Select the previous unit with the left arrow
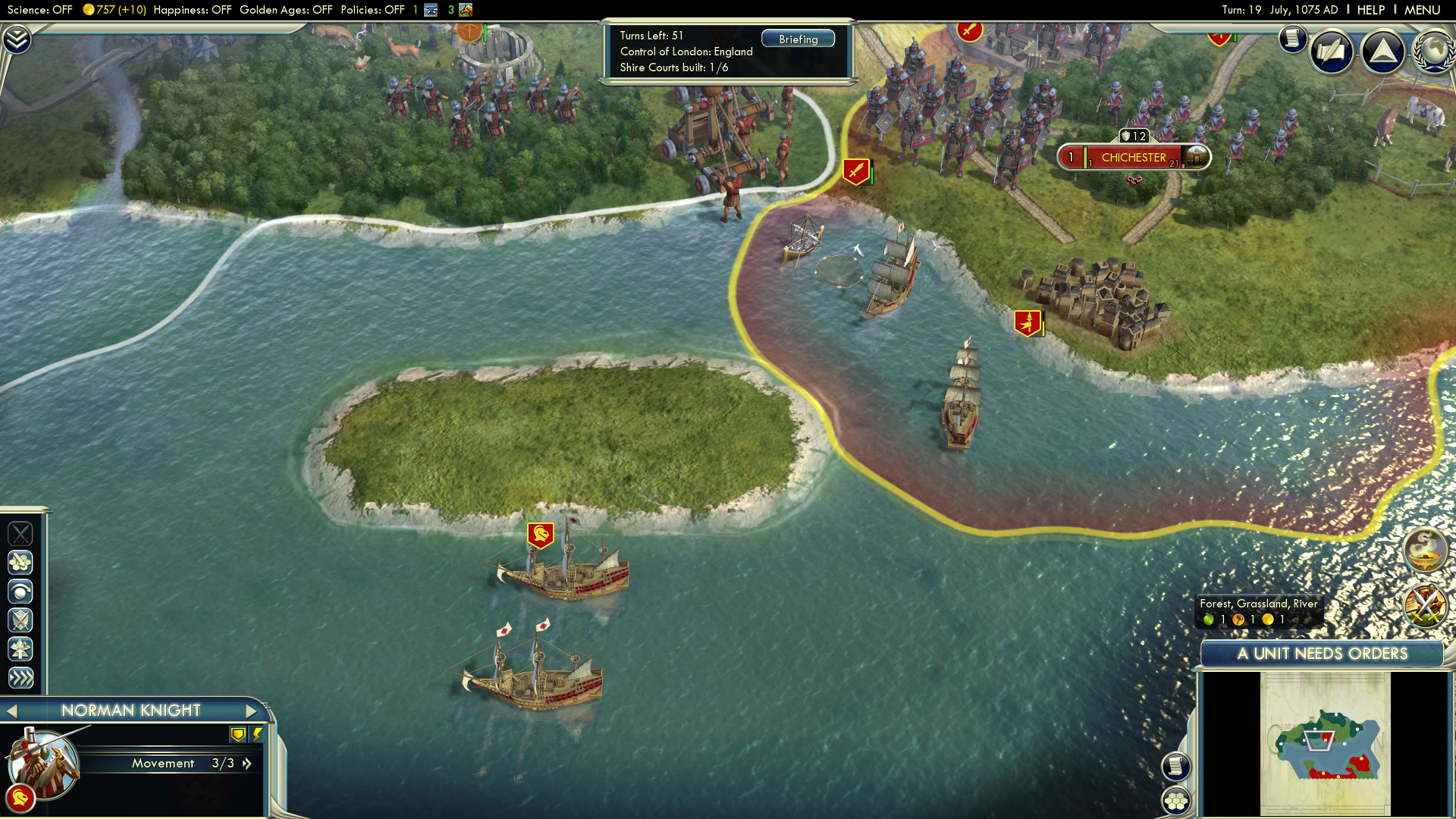Viewport: 1456px width, 819px height. coord(11,711)
